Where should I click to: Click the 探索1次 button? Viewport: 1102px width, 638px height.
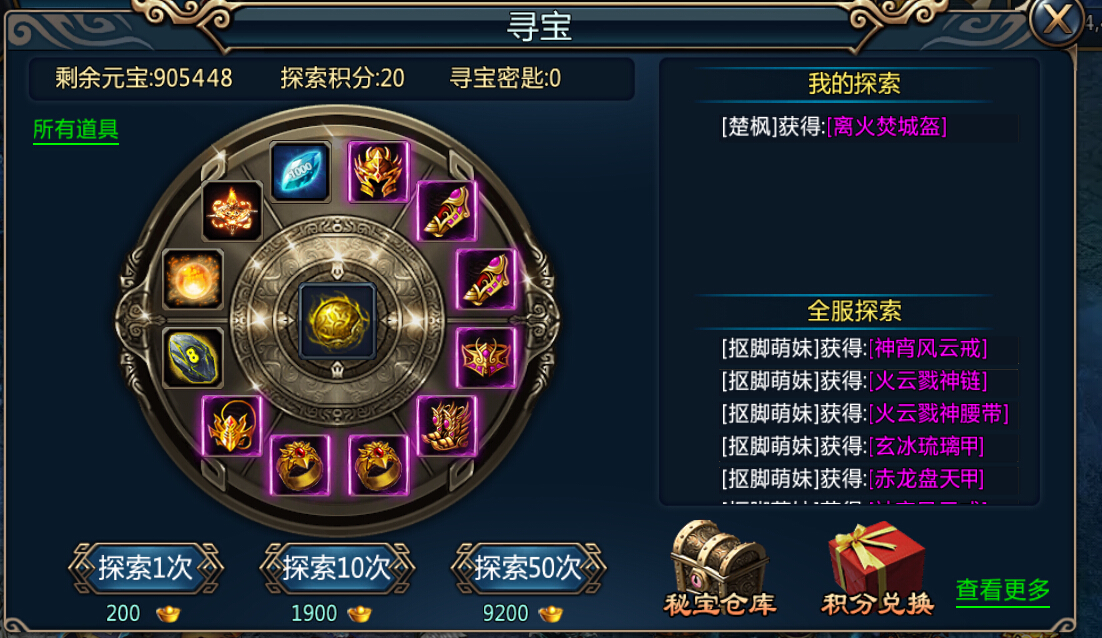click(x=145, y=568)
